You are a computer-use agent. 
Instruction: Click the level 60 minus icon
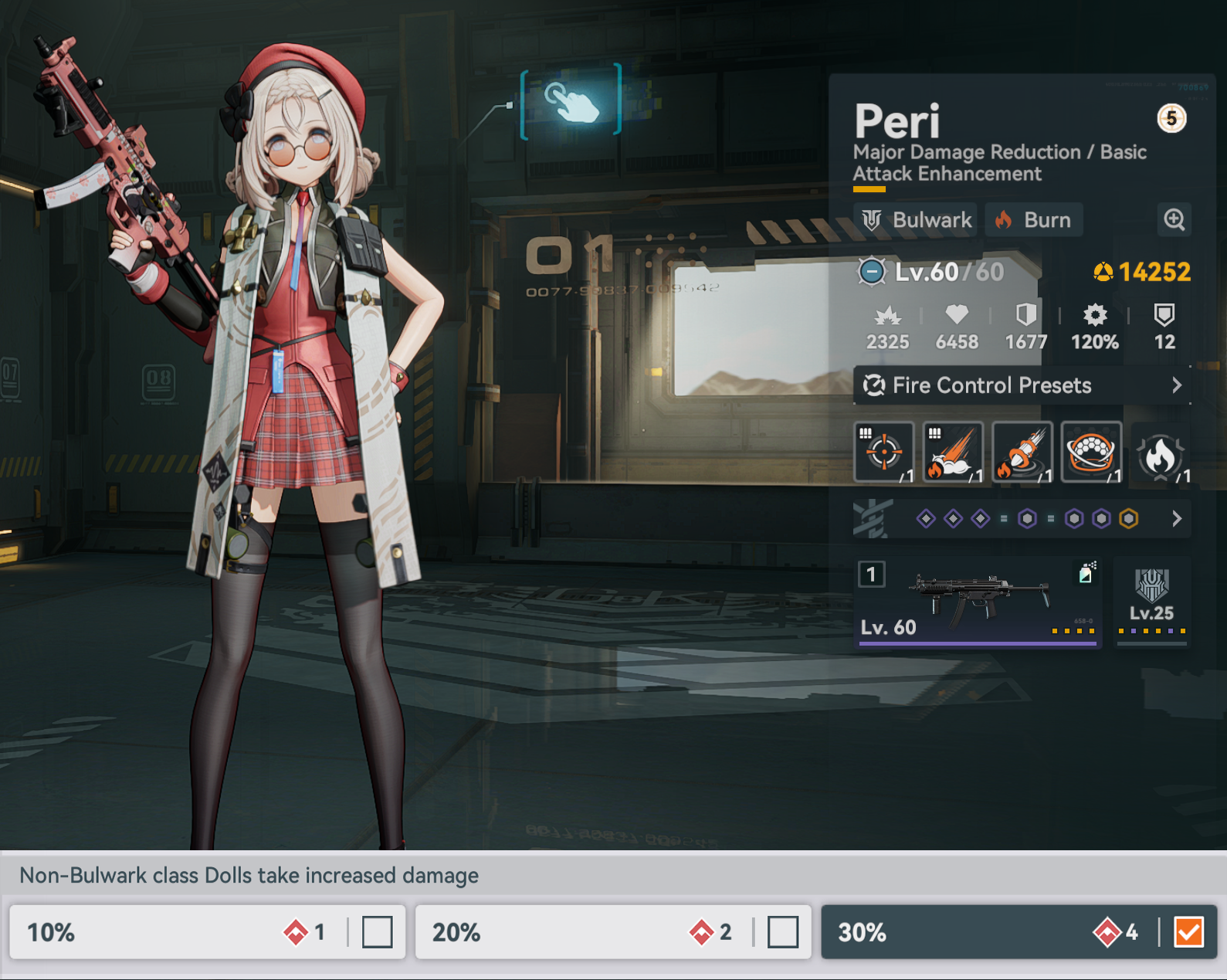click(x=872, y=272)
